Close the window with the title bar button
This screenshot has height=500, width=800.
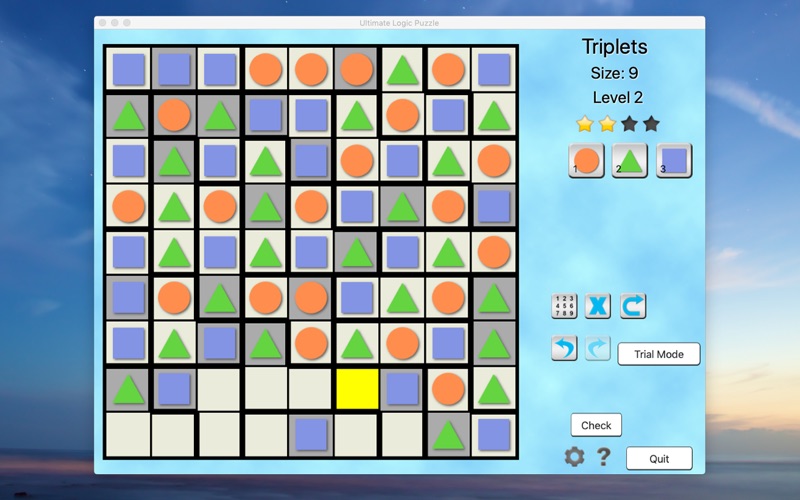(102, 23)
